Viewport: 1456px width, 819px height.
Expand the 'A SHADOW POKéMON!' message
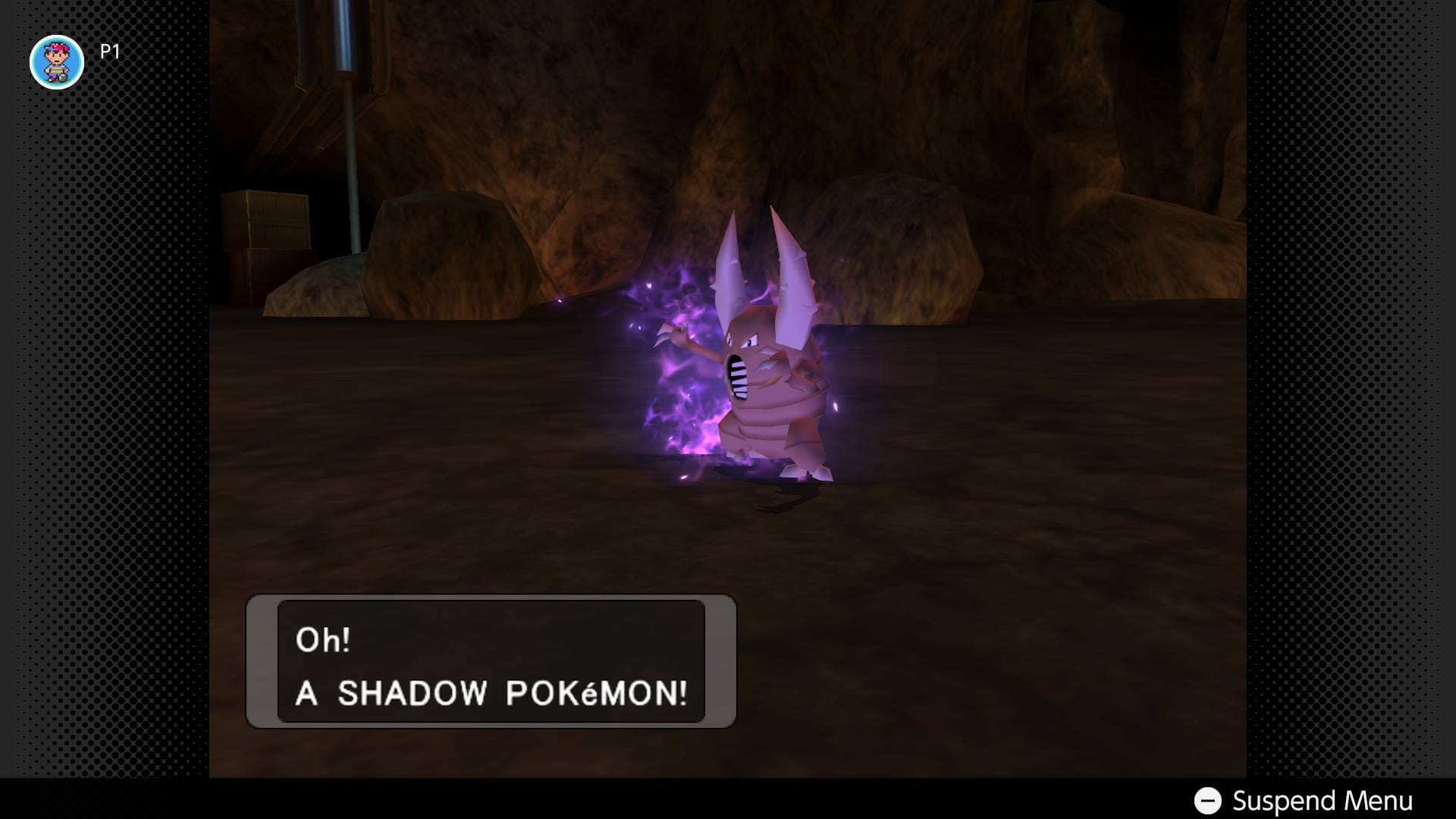[x=489, y=692]
